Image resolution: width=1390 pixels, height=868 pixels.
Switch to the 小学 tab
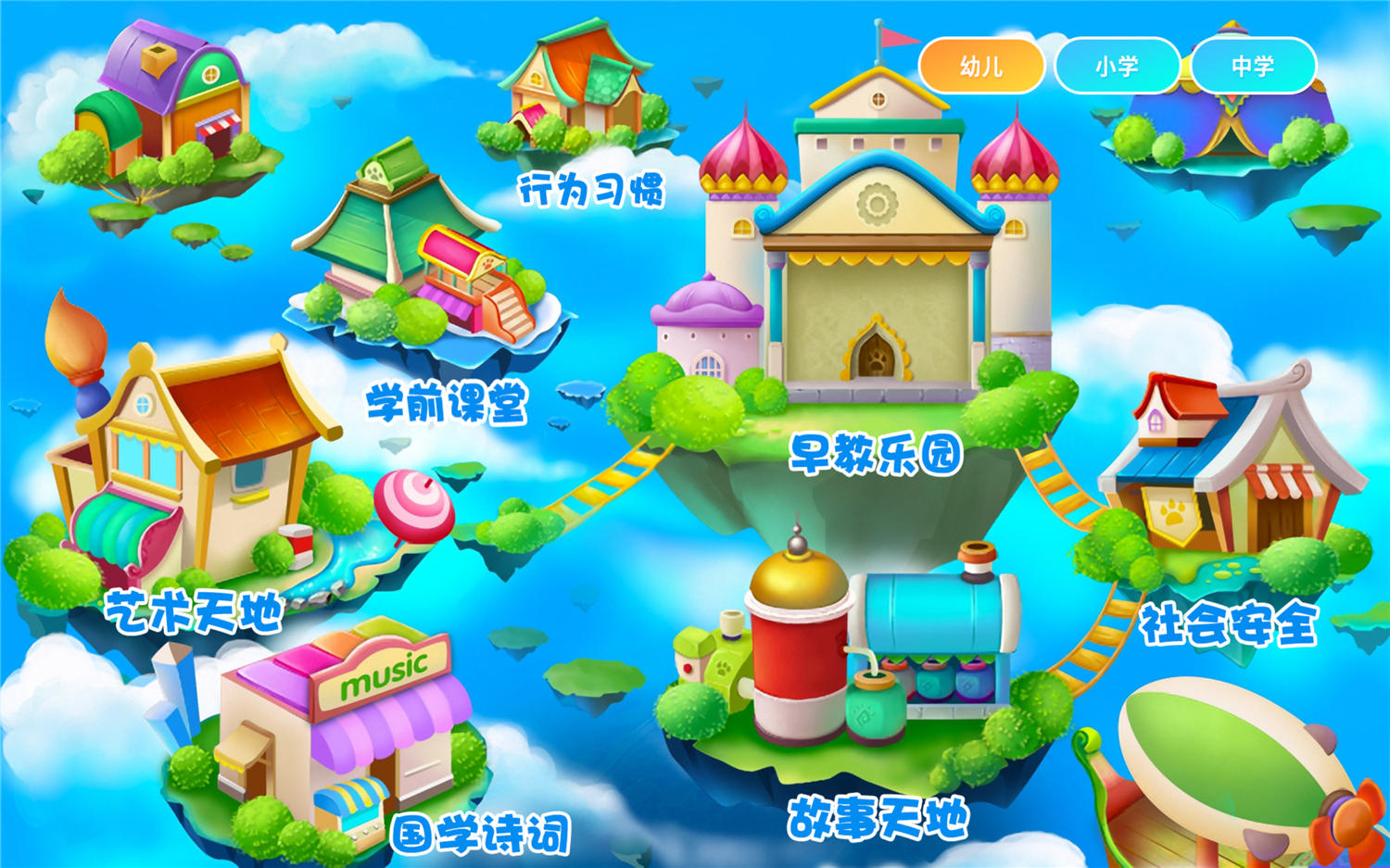pyautogui.click(x=1118, y=65)
